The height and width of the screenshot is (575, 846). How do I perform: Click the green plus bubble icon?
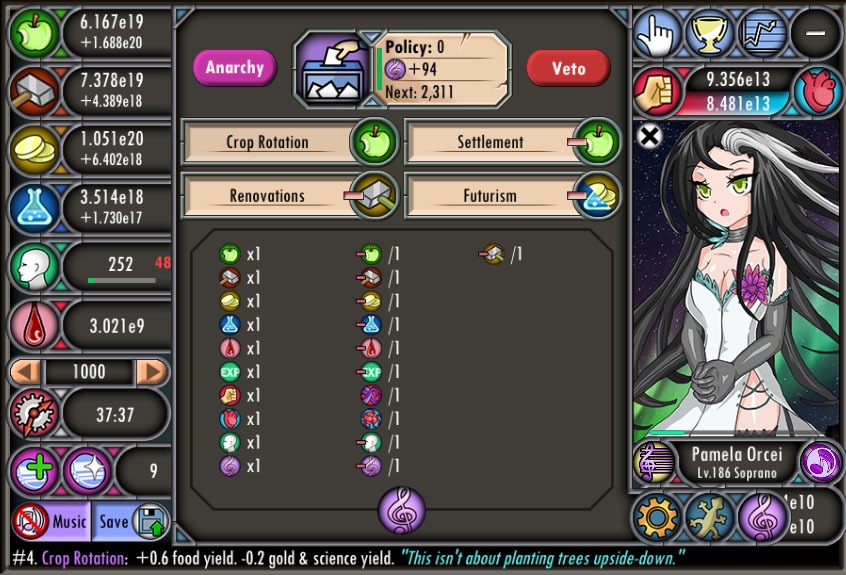click(35, 471)
